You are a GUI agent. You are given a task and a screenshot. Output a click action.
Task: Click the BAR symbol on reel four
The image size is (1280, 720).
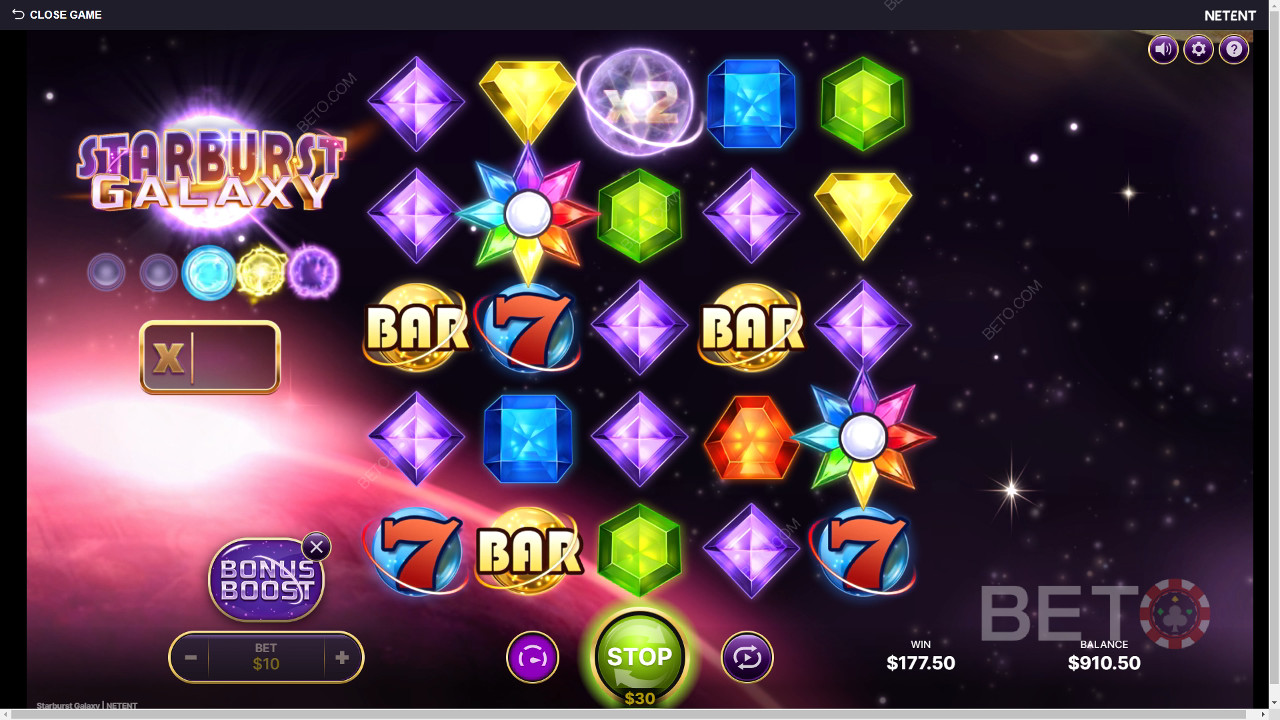click(x=751, y=326)
